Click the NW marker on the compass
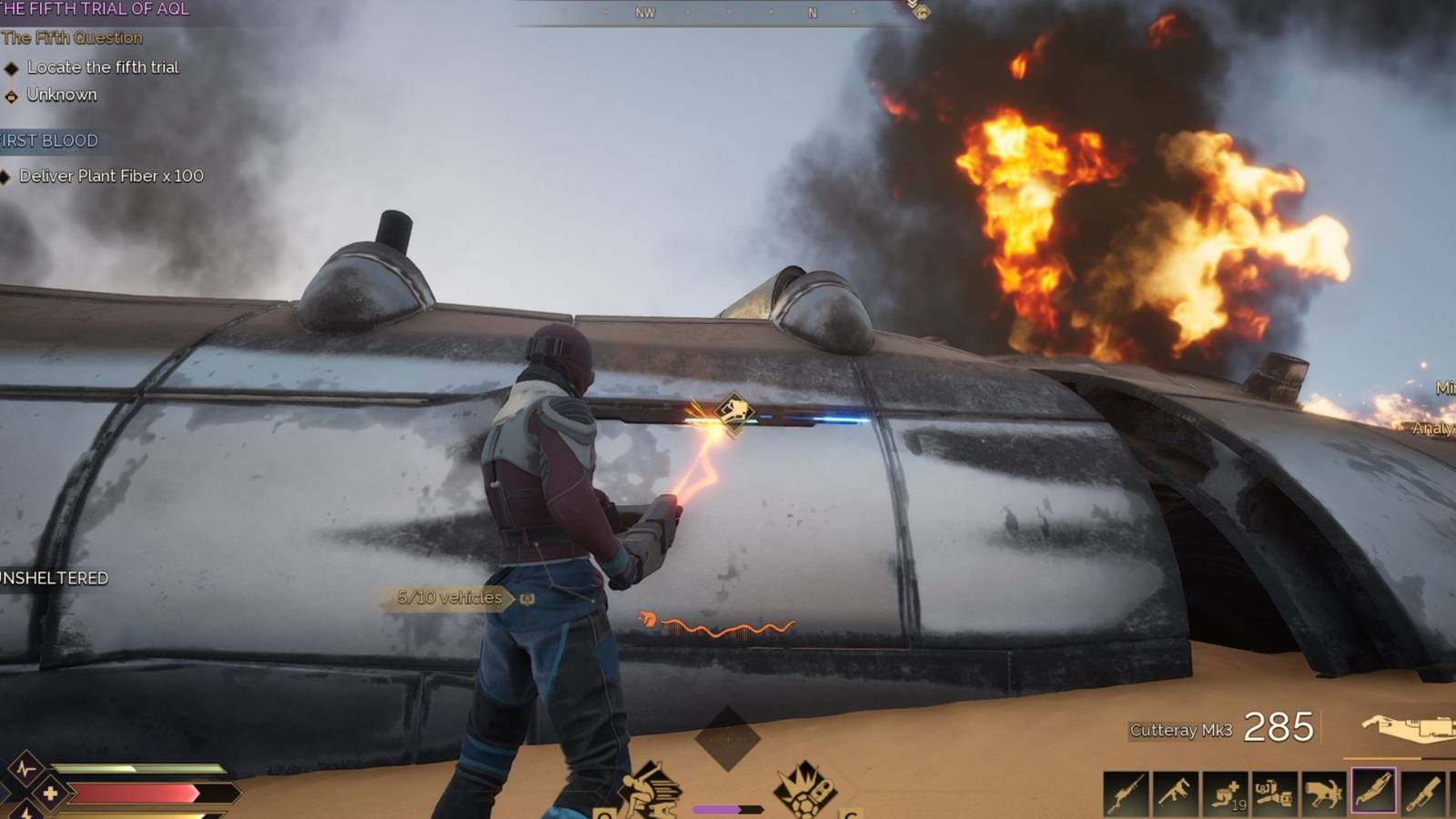Viewport: 1456px width, 819px height. click(x=646, y=14)
